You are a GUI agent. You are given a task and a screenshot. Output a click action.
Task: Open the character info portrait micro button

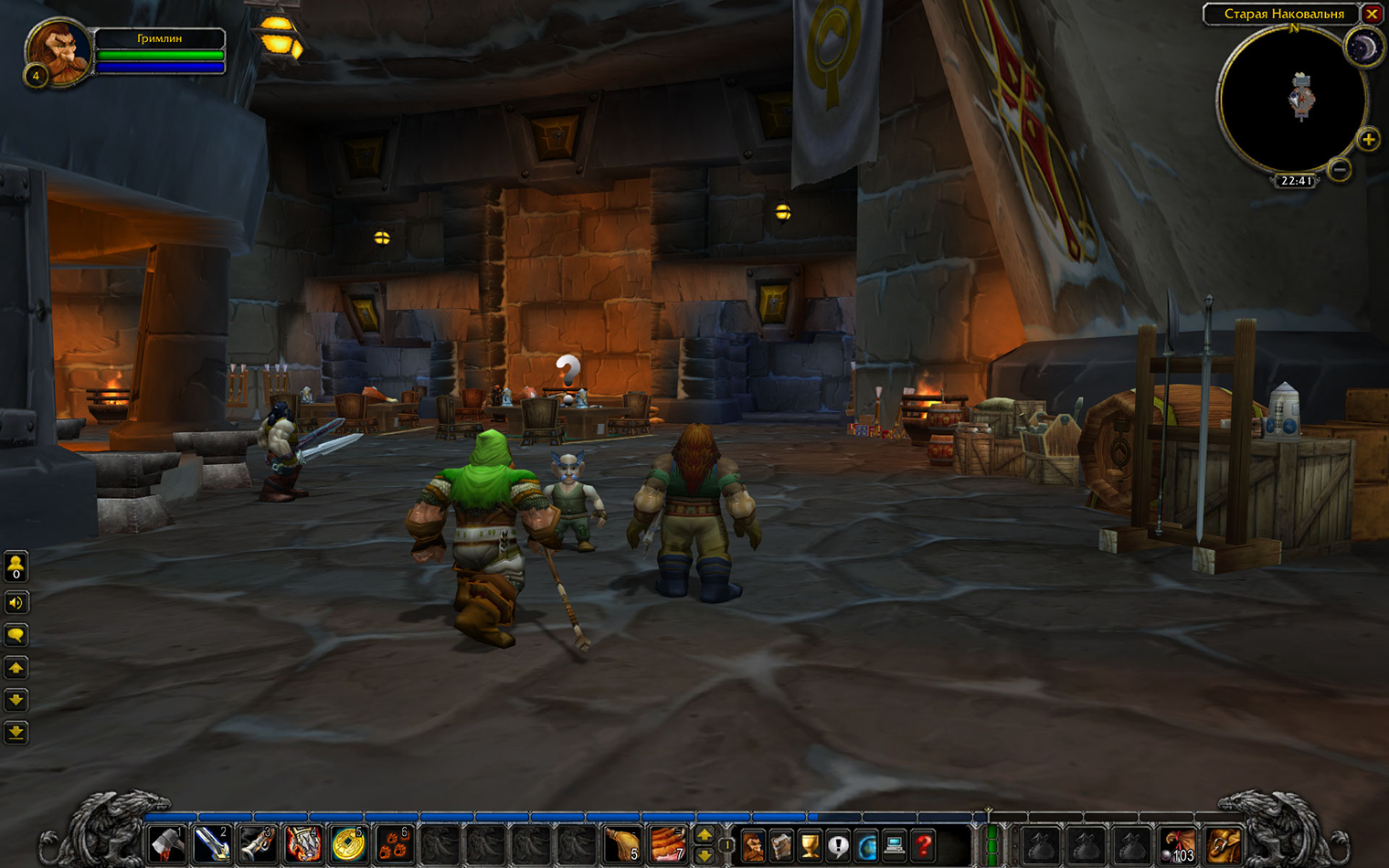(x=753, y=846)
